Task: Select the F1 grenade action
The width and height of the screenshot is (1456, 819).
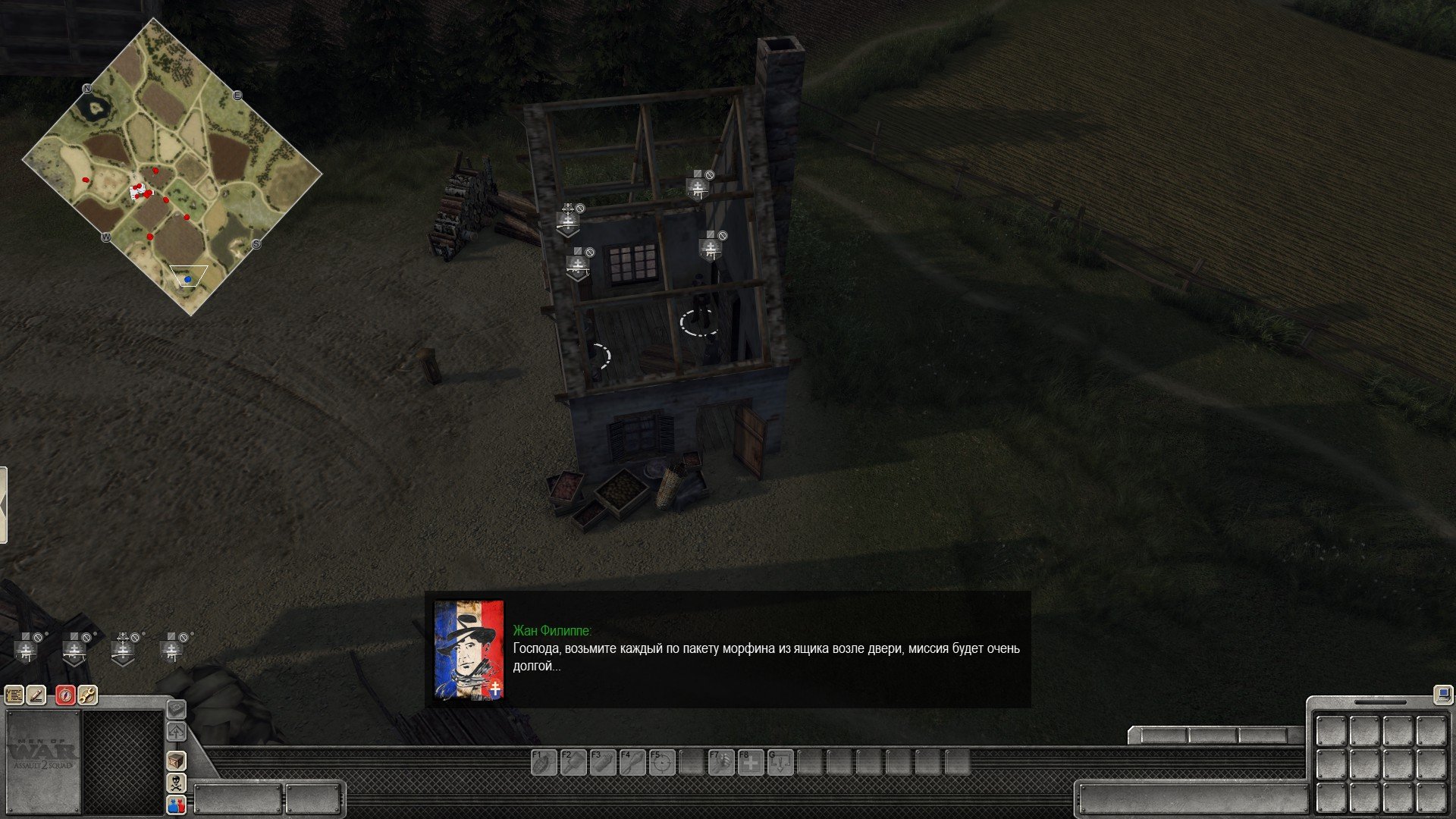Action: pos(543,762)
